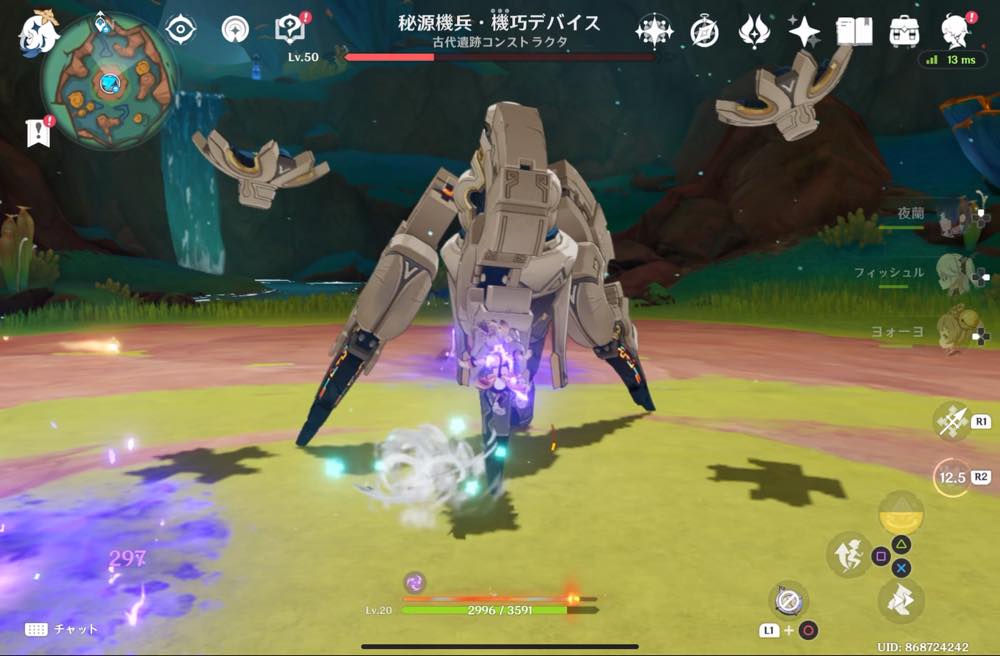Screen dimensions: 1000x656
Task: Open the wish star icon
Action: 804,32
